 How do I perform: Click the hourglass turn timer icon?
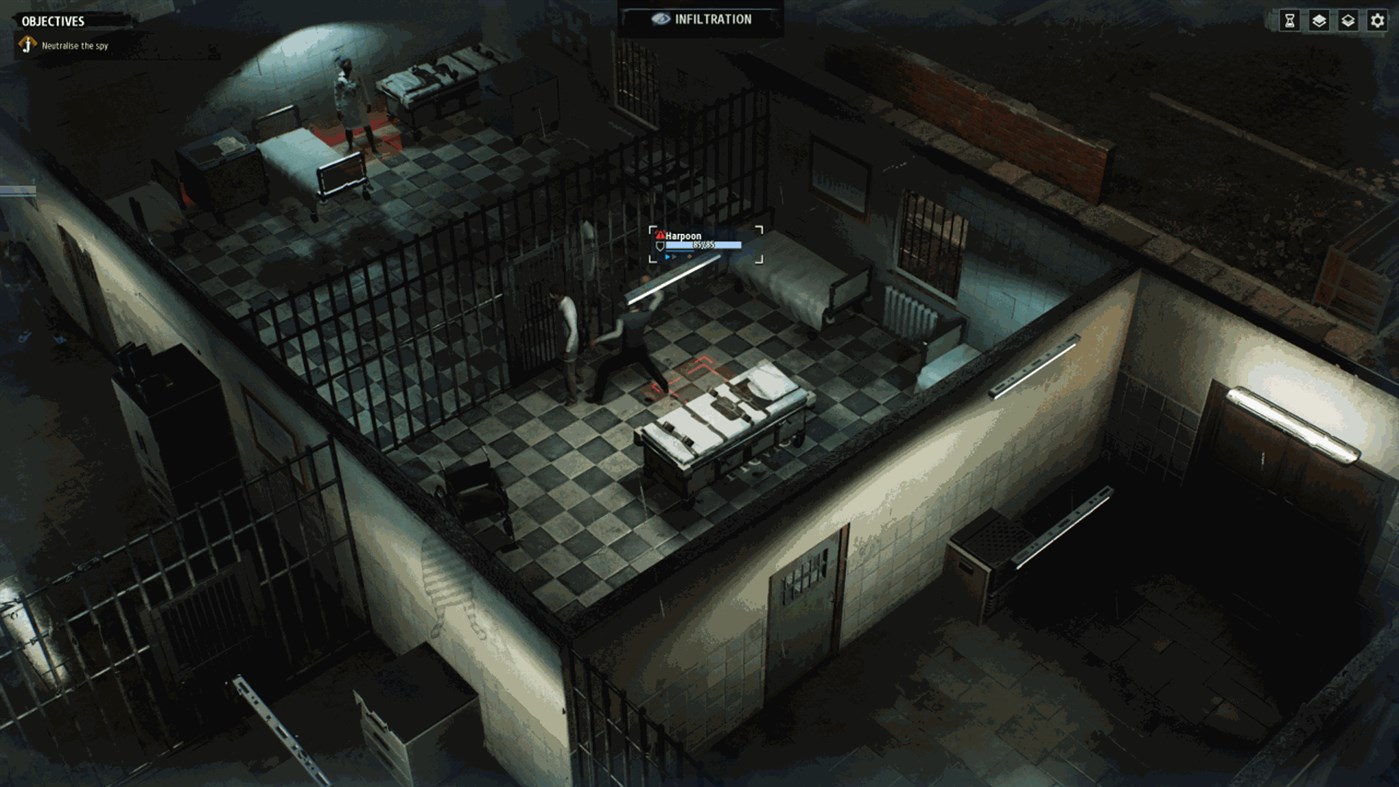point(1289,19)
